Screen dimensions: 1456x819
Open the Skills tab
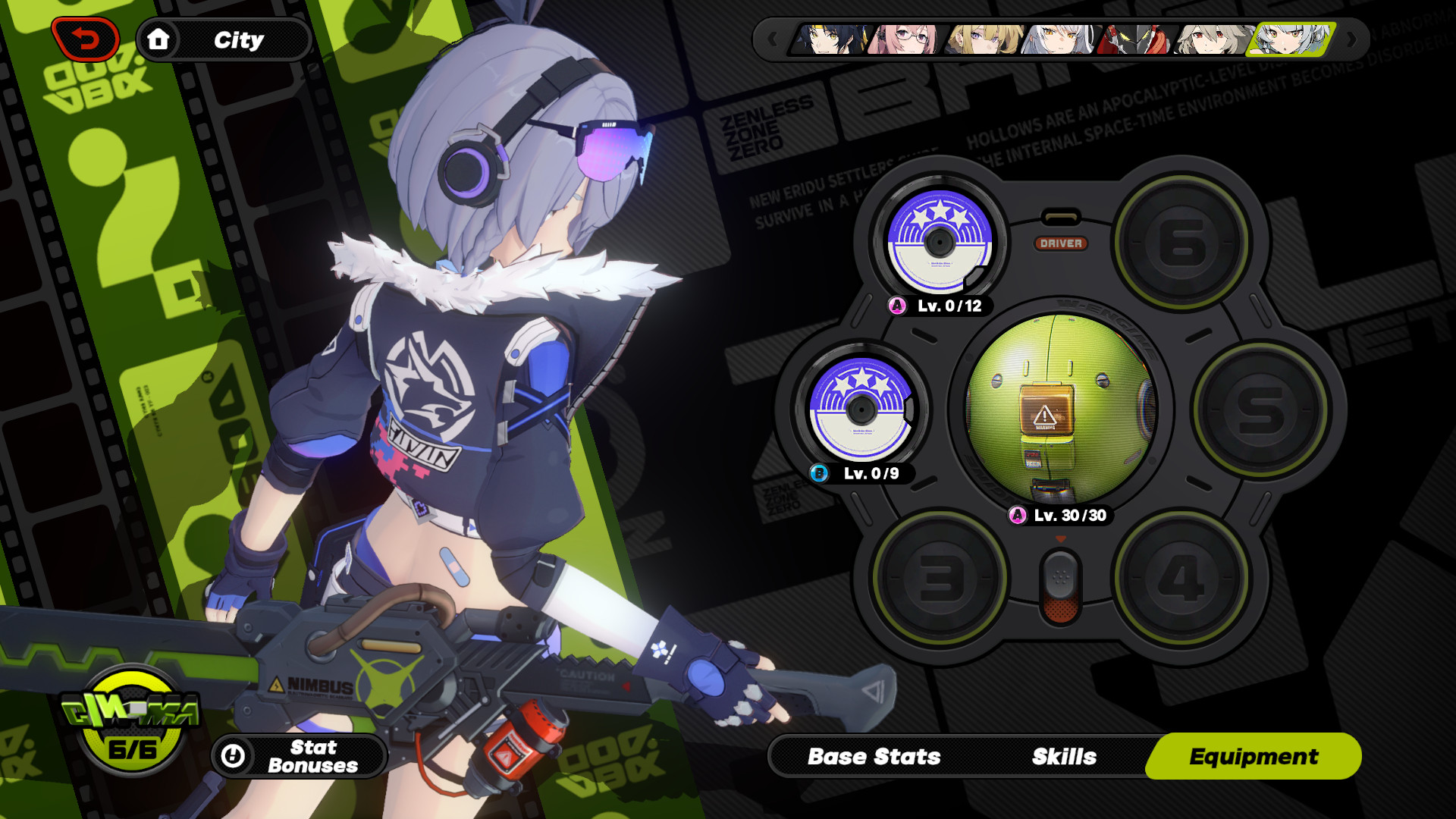click(1063, 756)
